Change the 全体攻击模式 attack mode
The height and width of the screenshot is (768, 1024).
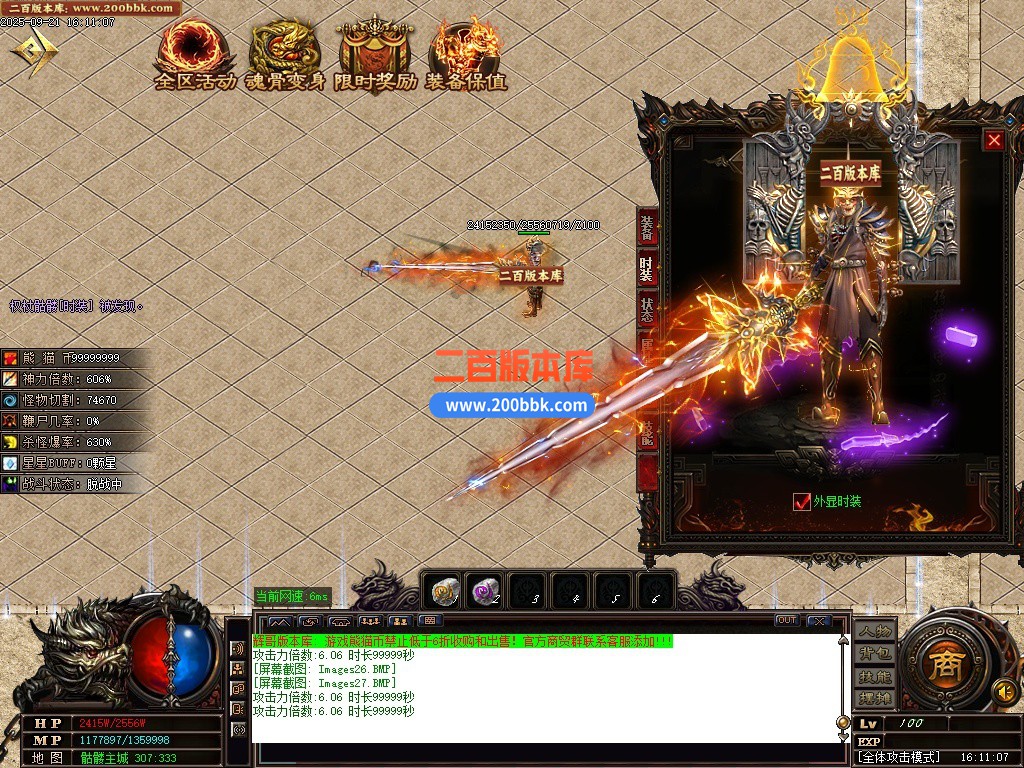[900, 758]
